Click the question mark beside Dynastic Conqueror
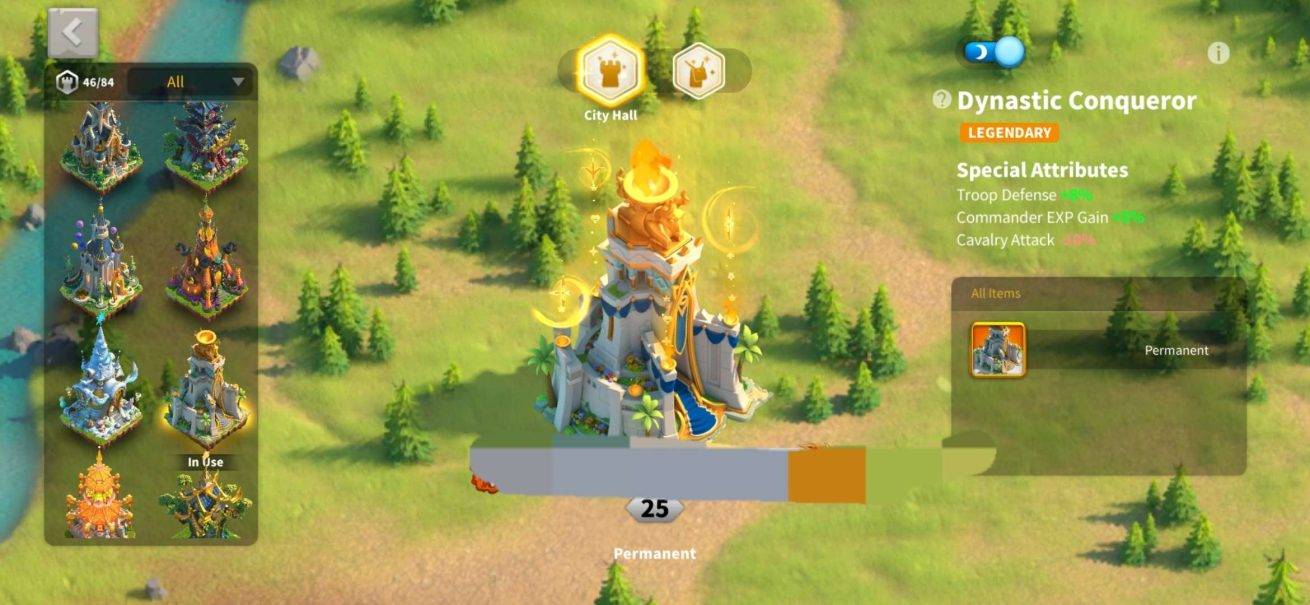 tap(941, 100)
